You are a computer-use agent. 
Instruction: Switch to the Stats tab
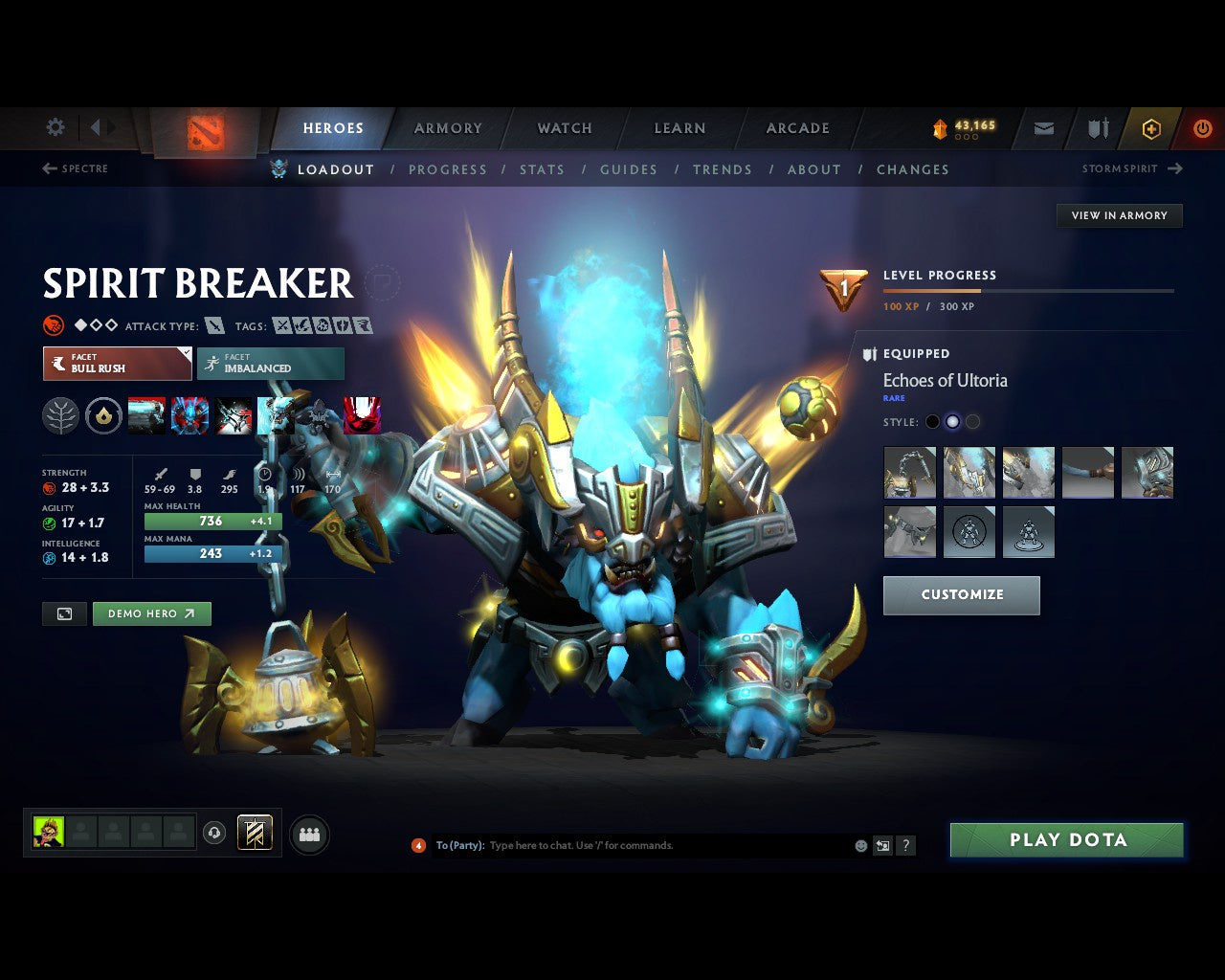[x=542, y=169]
